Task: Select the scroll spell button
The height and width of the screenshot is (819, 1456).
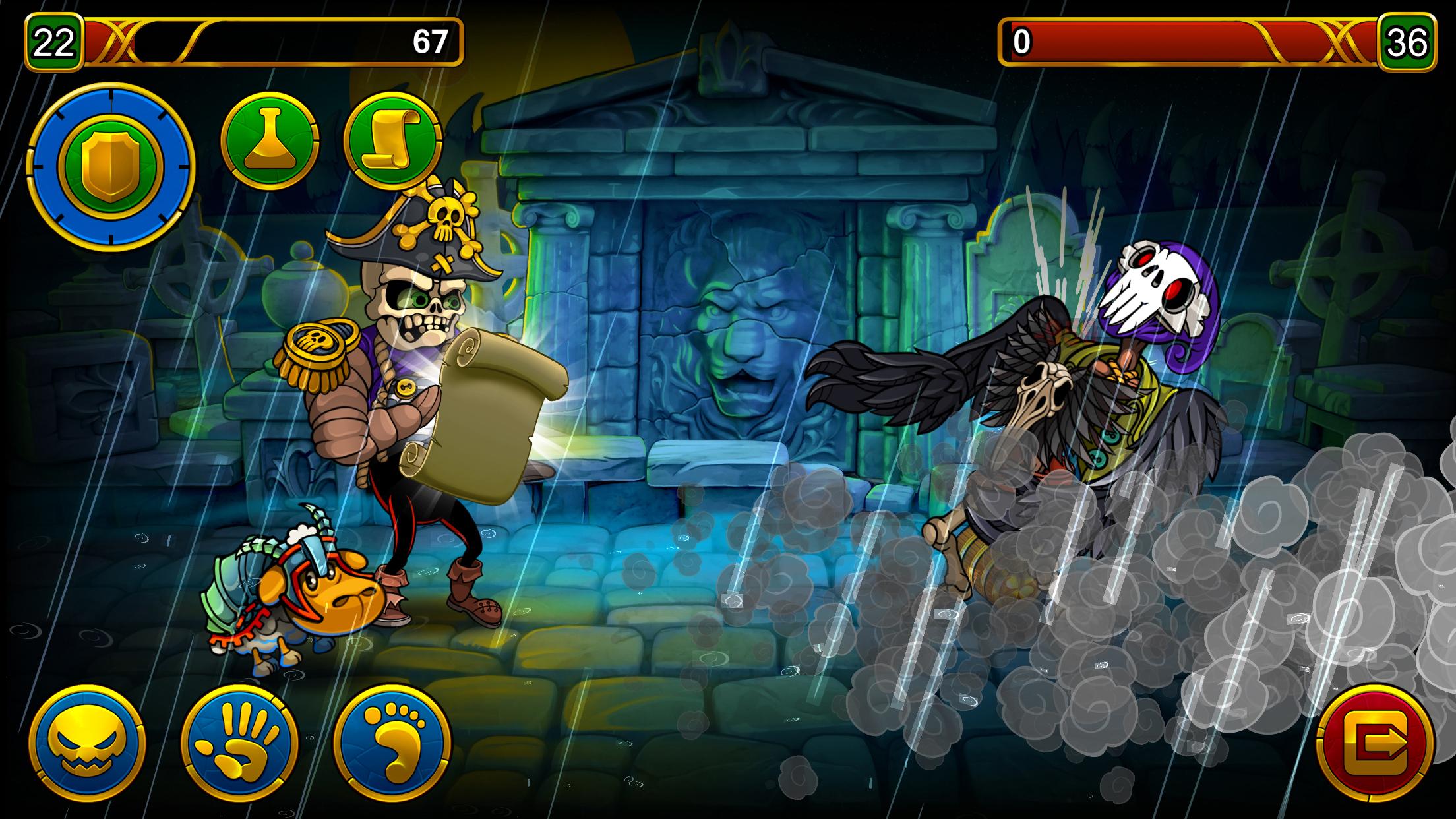Action: point(392,141)
